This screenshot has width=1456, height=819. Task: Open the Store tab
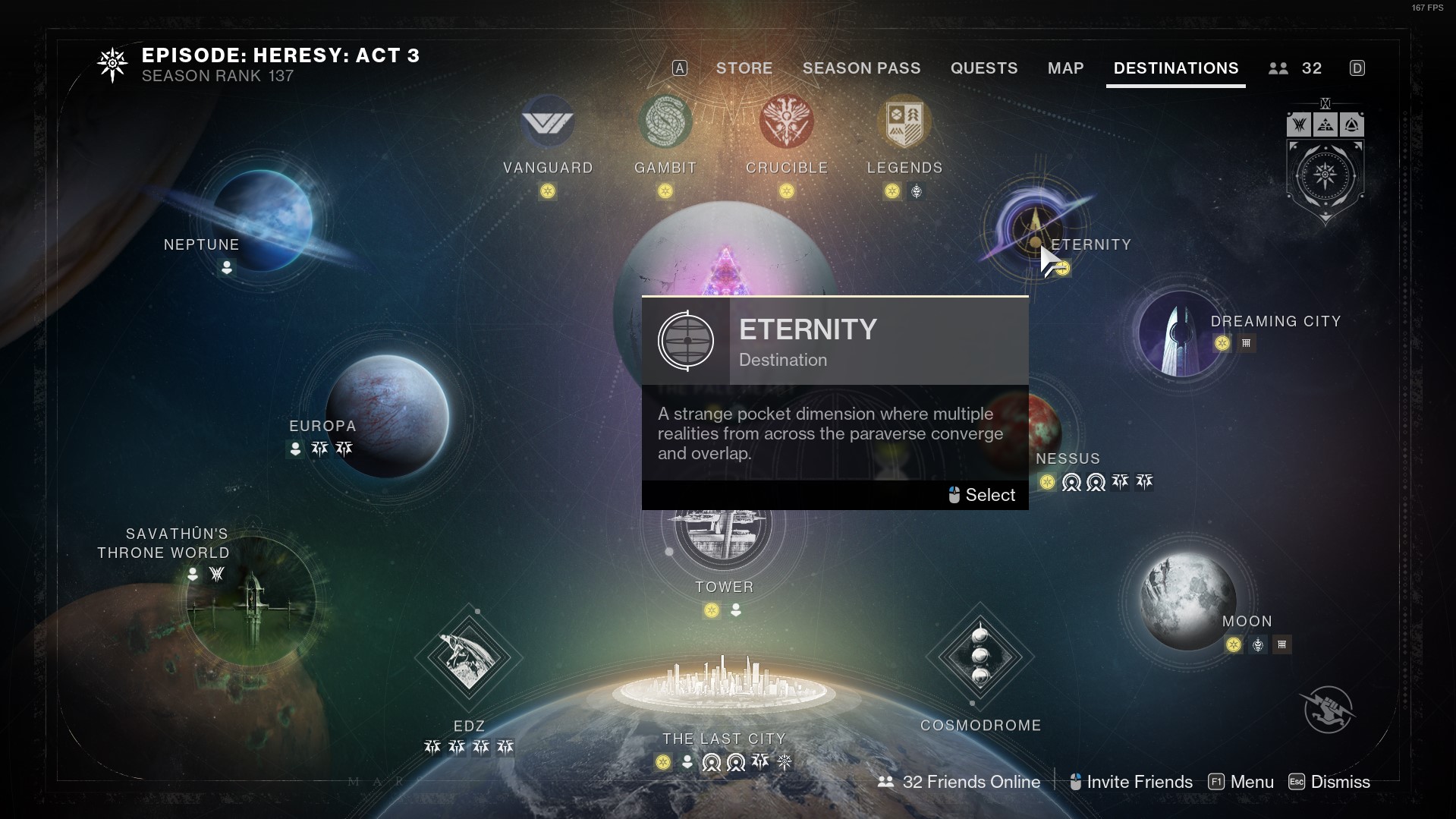[744, 68]
